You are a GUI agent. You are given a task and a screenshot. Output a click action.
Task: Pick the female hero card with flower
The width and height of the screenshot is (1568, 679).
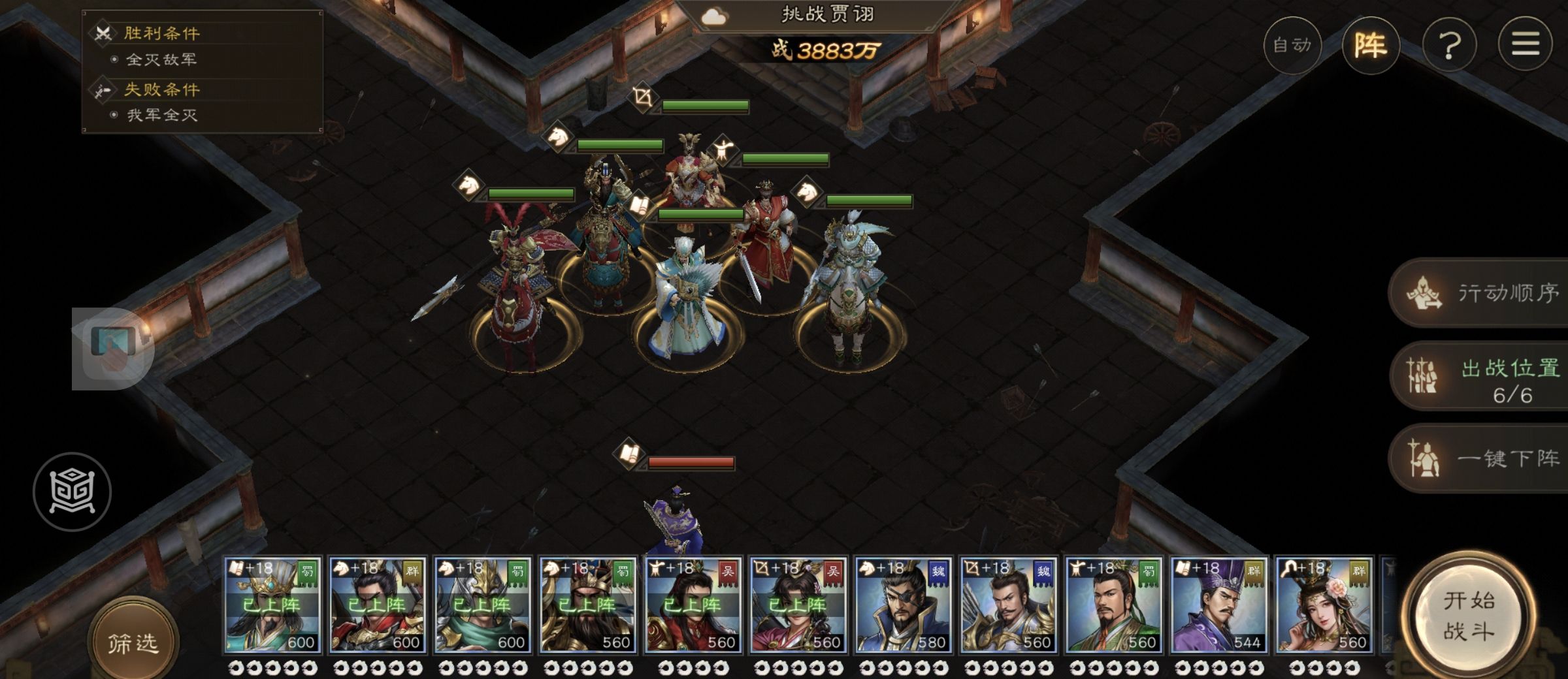coord(1324,605)
